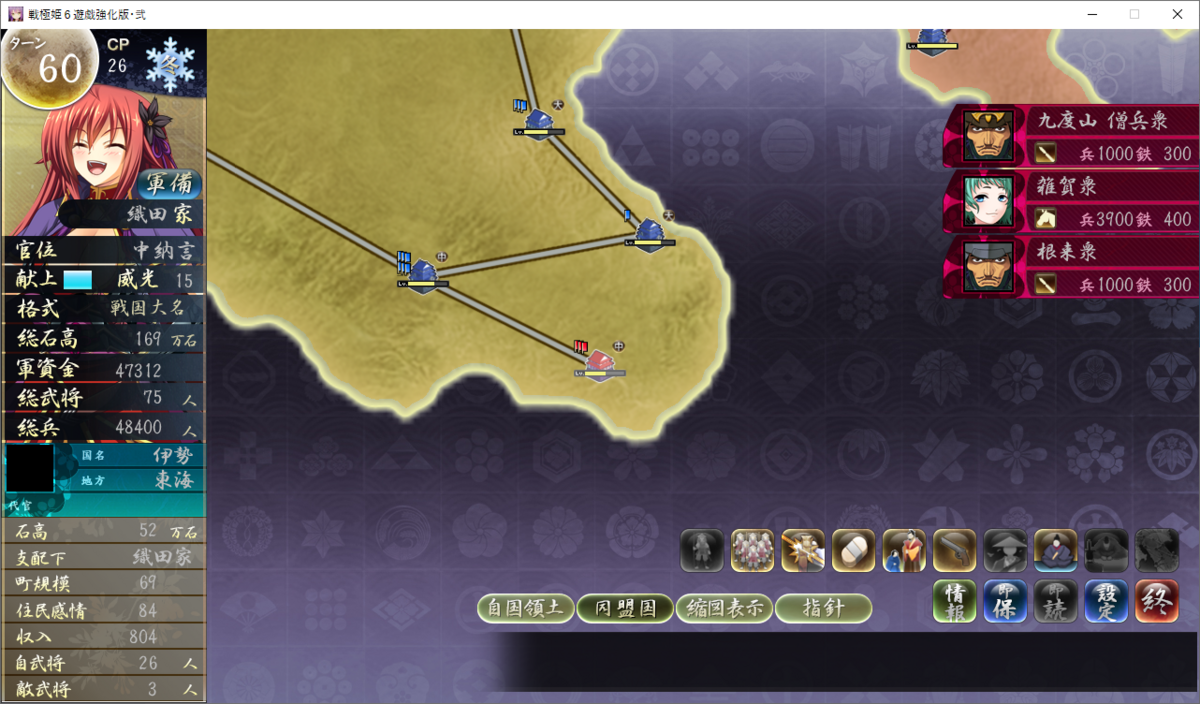
Task: End the turn with the red 終 button
Action: [x=1156, y=601]
